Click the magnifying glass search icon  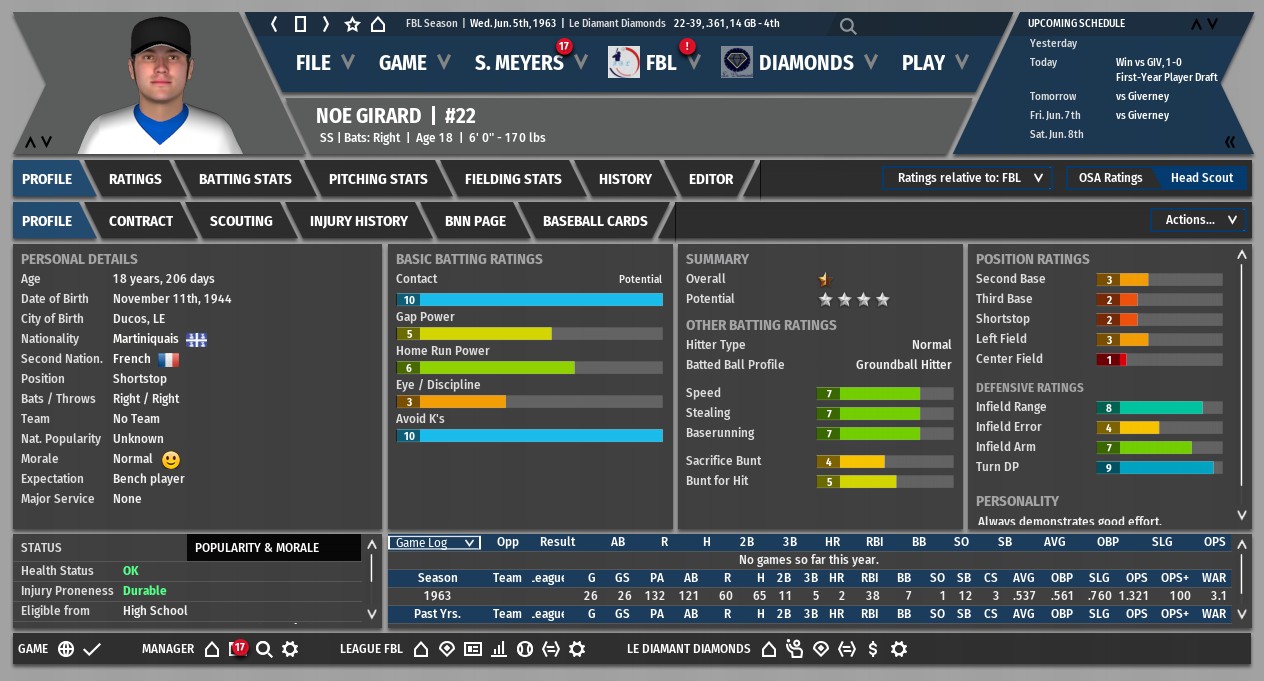(x=848, y=27)
